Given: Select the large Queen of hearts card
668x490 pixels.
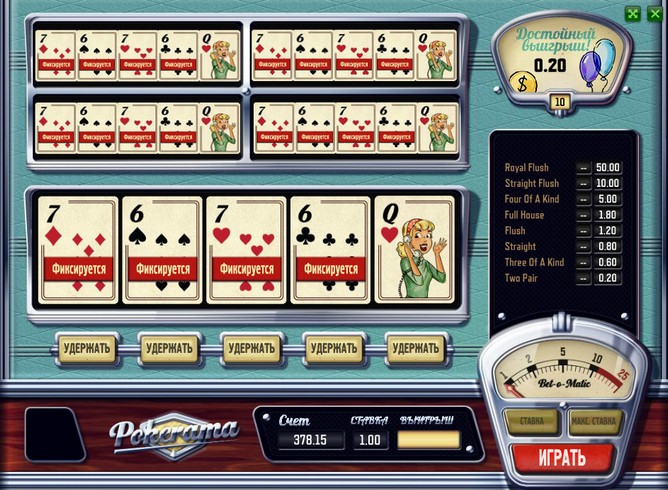Looking at the screenshot, I should pos(414,250).
